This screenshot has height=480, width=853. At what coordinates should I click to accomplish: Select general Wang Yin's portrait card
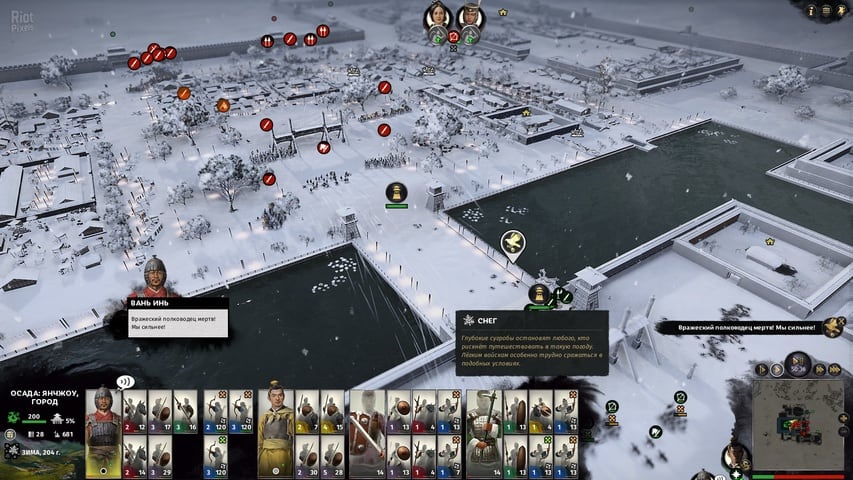click(103, 430)
